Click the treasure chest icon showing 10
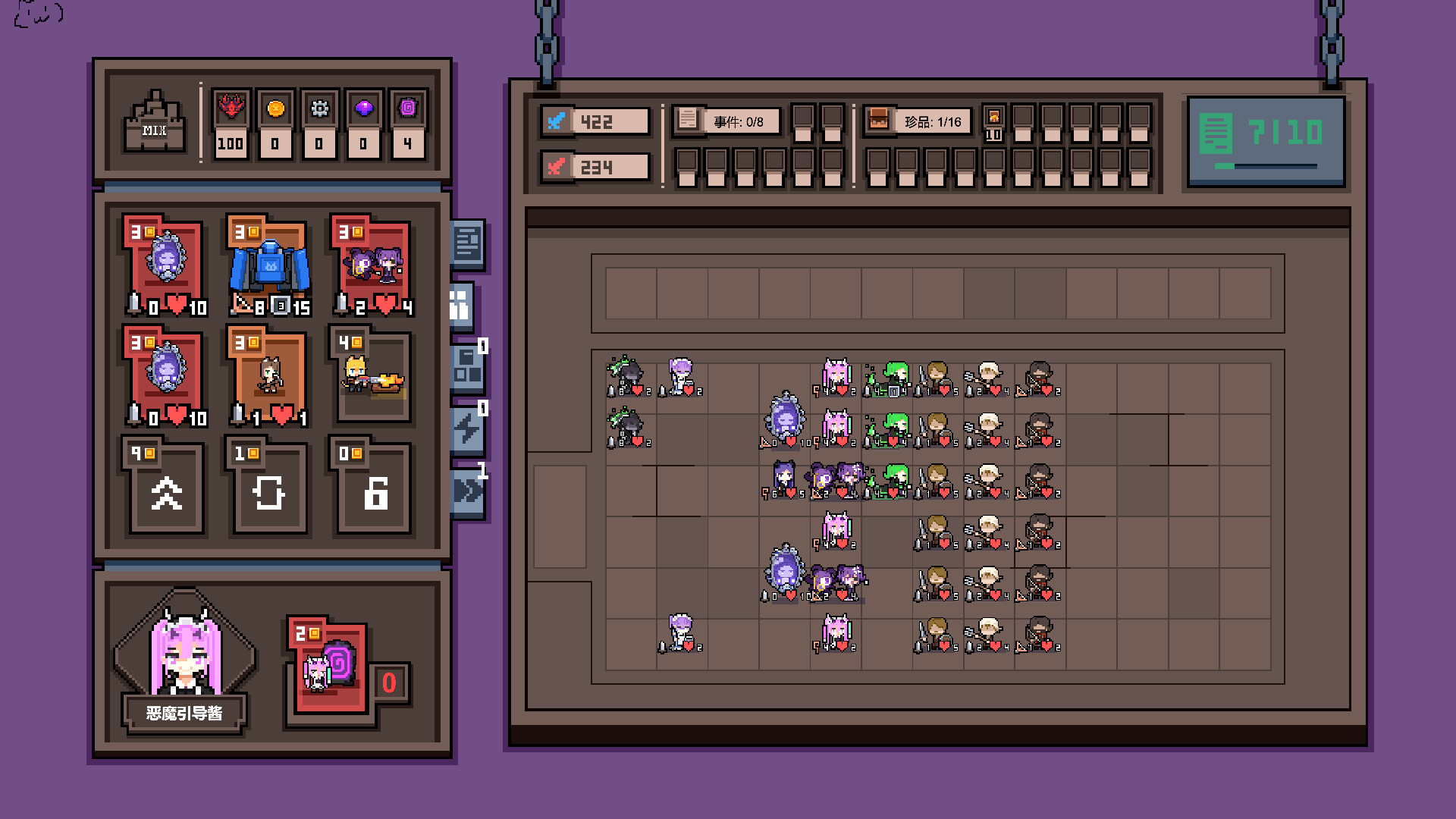The width and height of the screenshot is (1456, 819). [994, 118]
